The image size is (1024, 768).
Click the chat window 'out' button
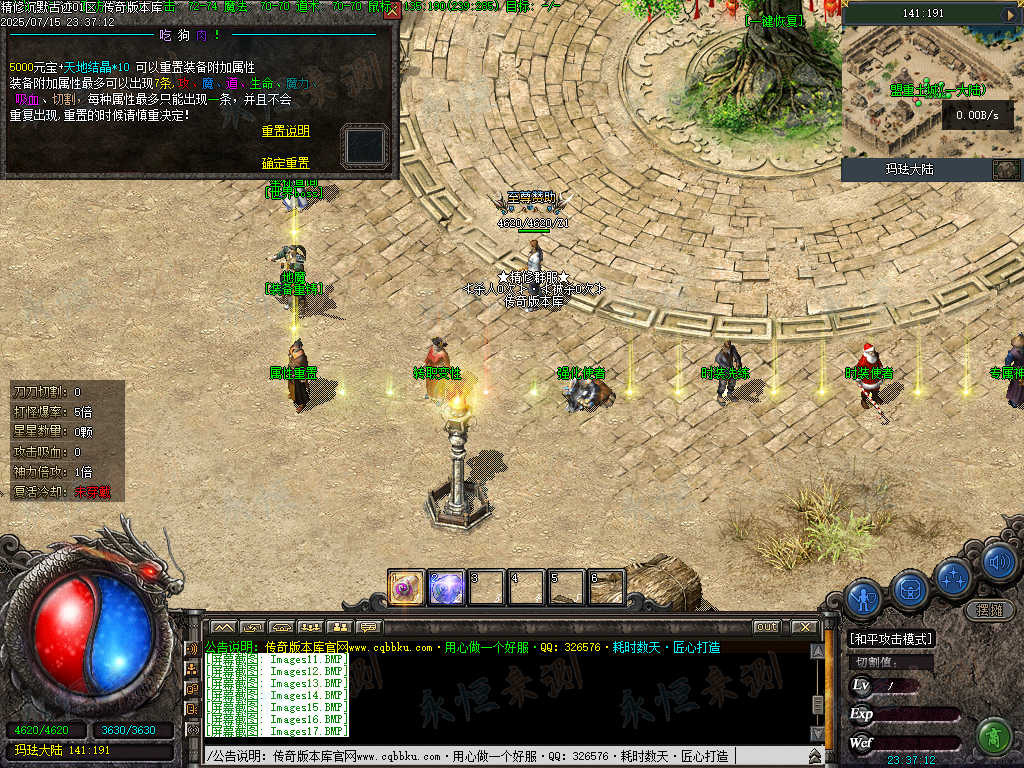point(766,626)
